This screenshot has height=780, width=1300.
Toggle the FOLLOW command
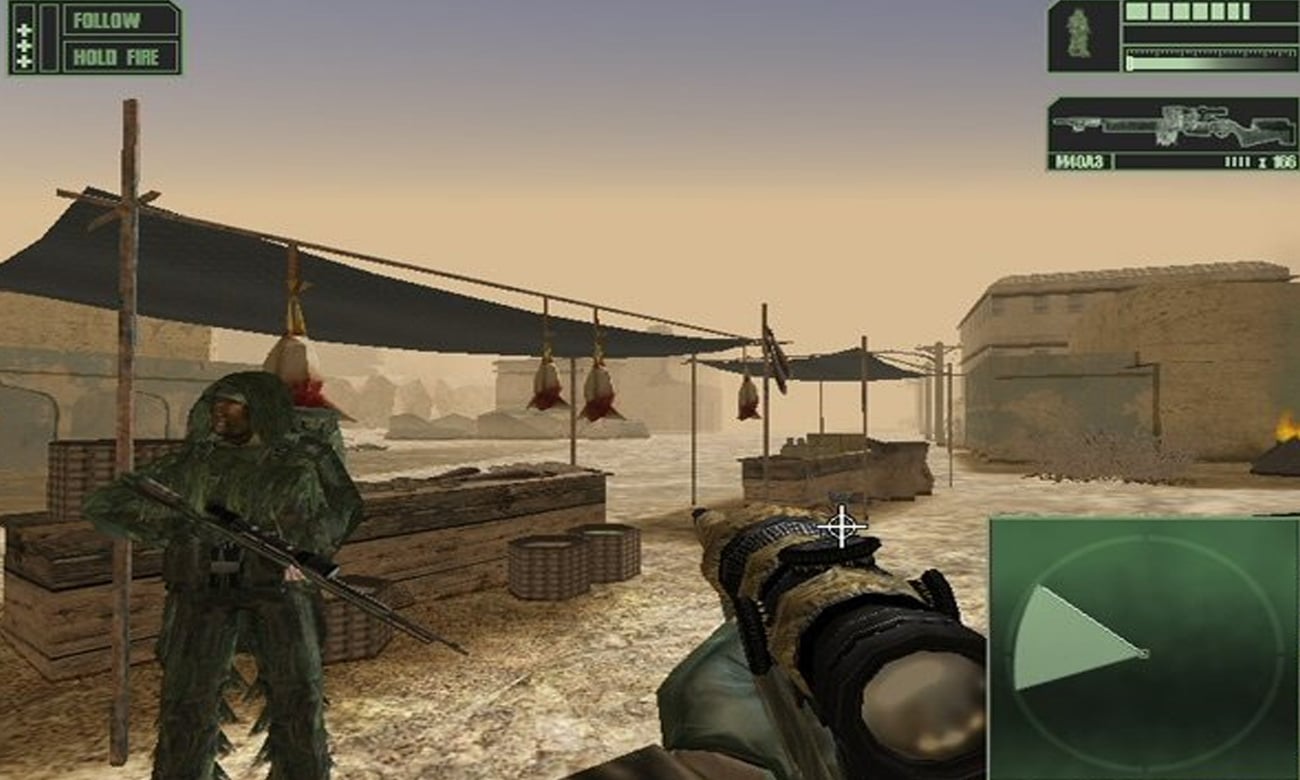tap(120, 20)
